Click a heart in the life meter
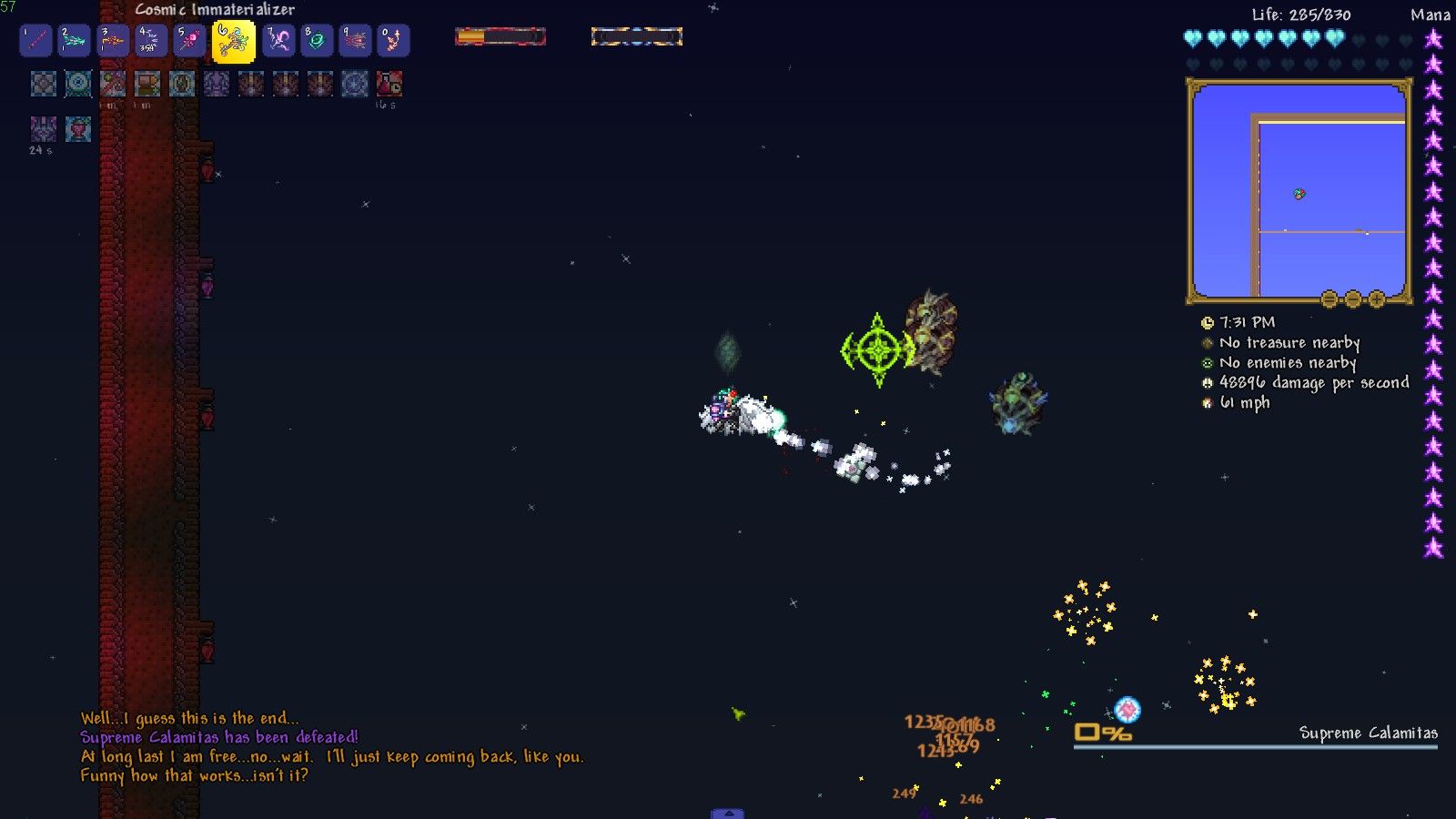The height and width of the screenshot is (819, 1456). (x=1192, y=38)
